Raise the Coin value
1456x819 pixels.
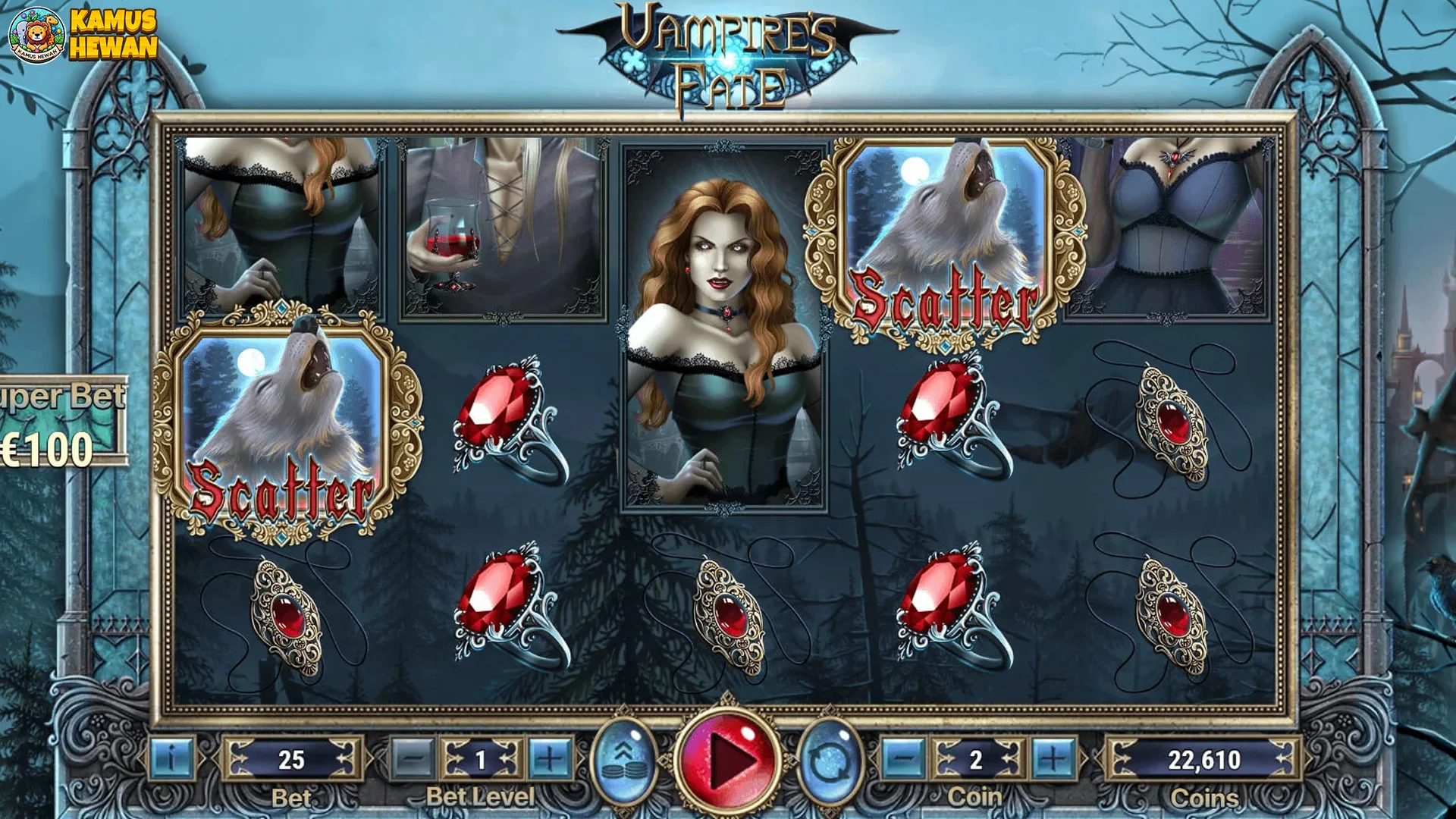tap(1053, 758)
